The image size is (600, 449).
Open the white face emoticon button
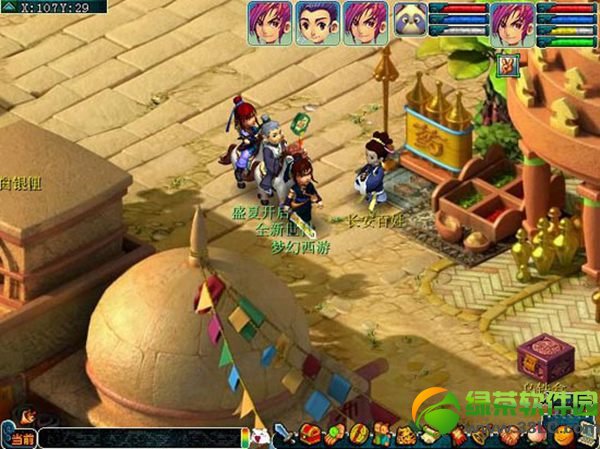(x=259, y=437)
